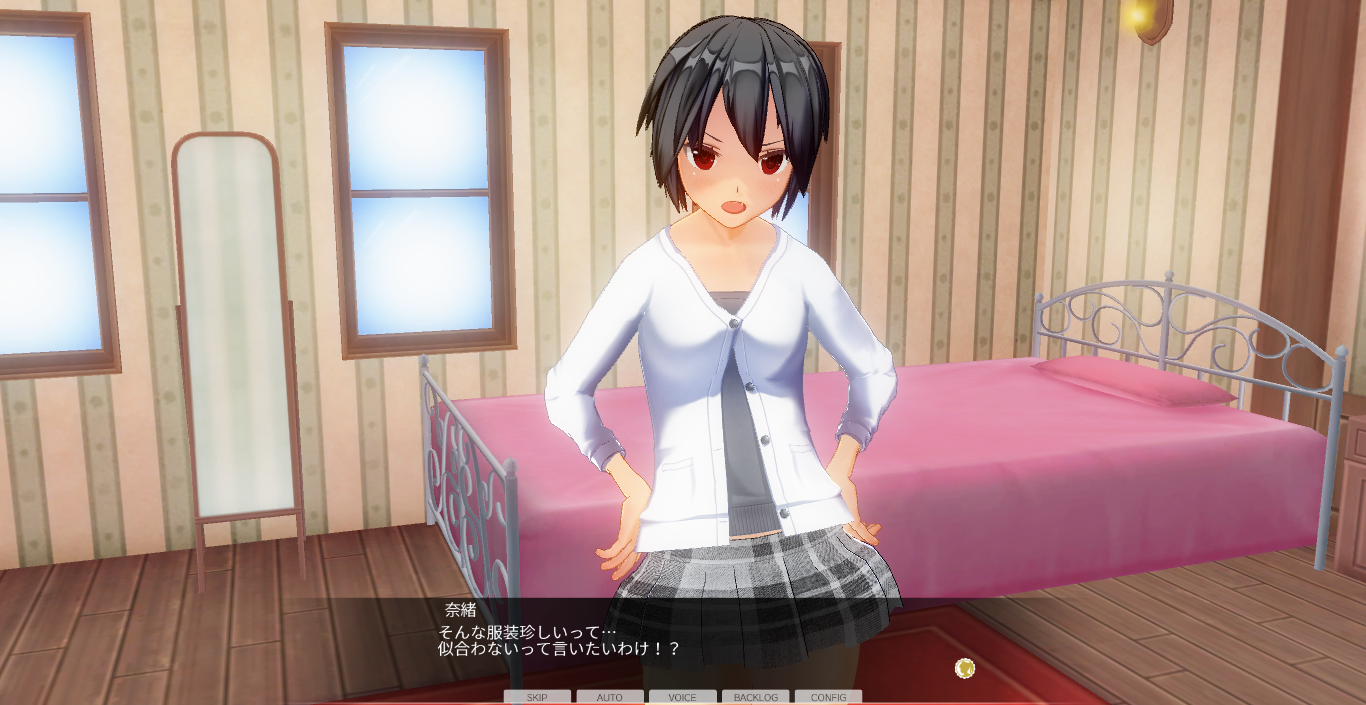
Task: Replay the line with the VOICE button
Action: click(682, 697)
